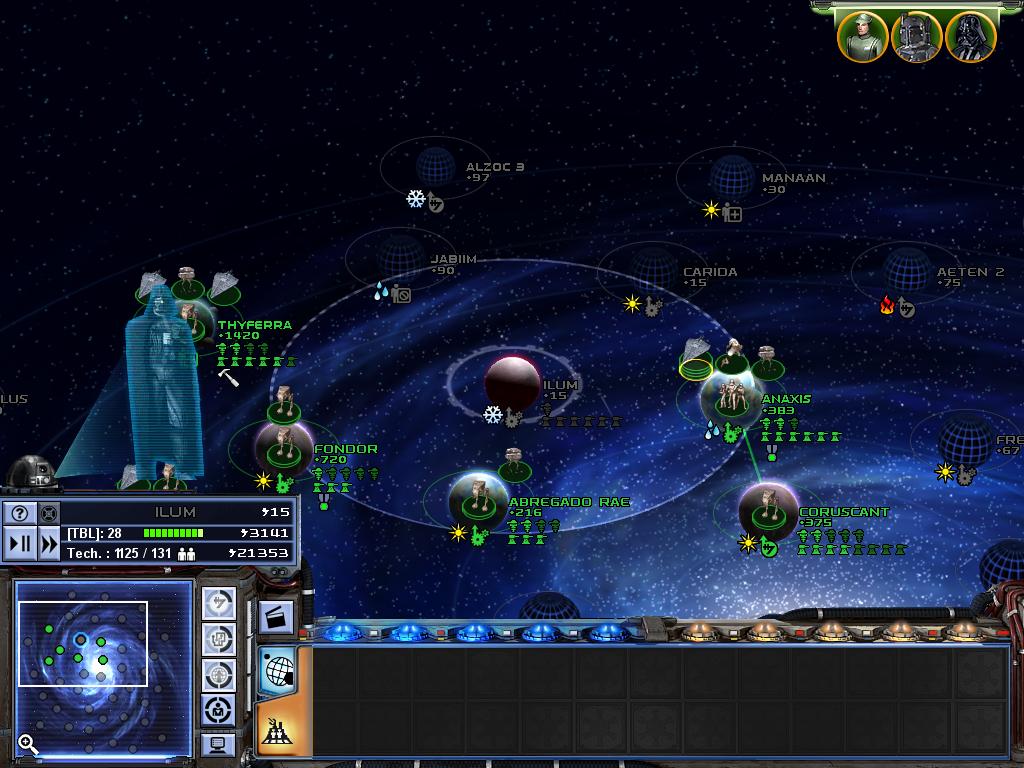Select the planet Fondor

click(283, 449)
